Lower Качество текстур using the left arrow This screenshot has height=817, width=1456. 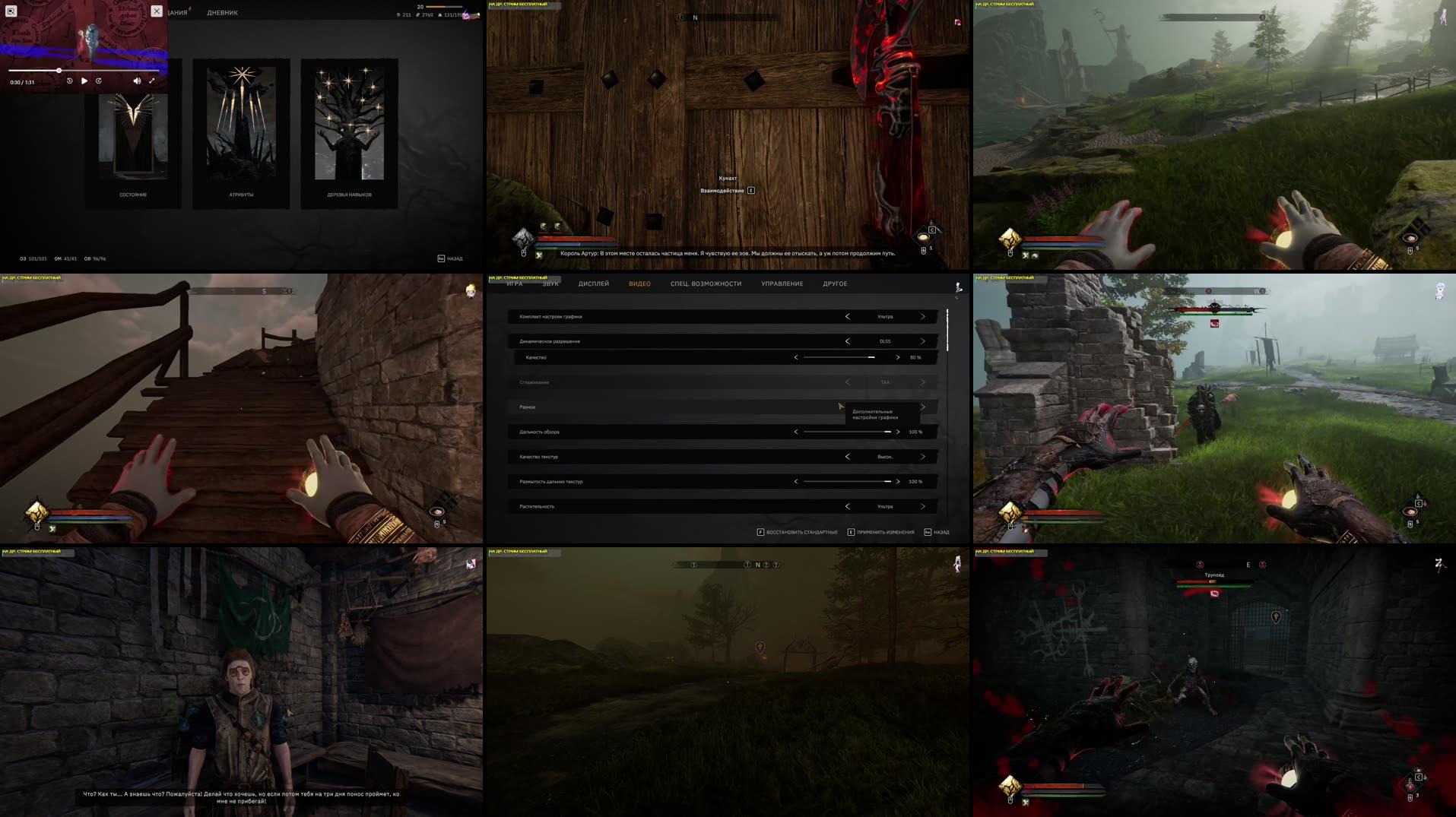[847, 456]
